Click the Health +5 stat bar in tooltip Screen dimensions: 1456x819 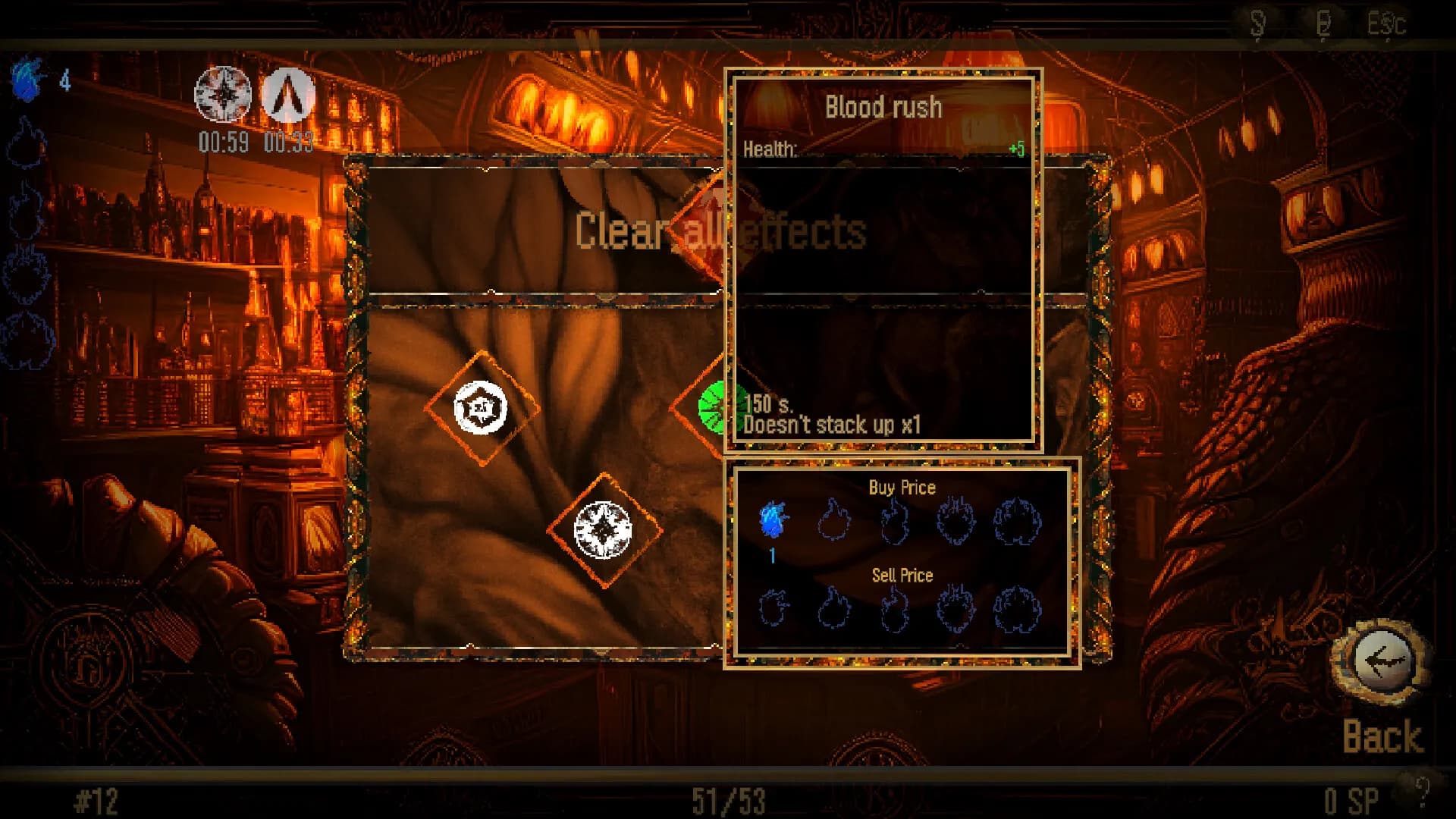pos(883,149)
